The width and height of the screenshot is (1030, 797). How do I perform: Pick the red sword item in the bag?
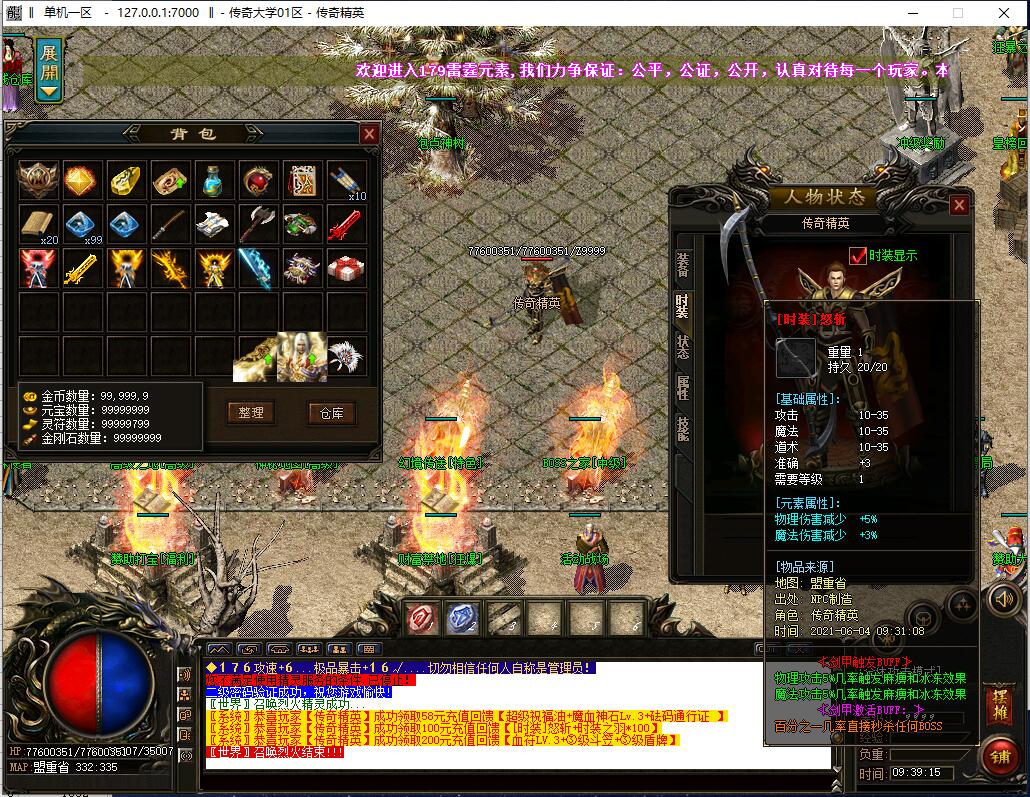pos(347,224)
